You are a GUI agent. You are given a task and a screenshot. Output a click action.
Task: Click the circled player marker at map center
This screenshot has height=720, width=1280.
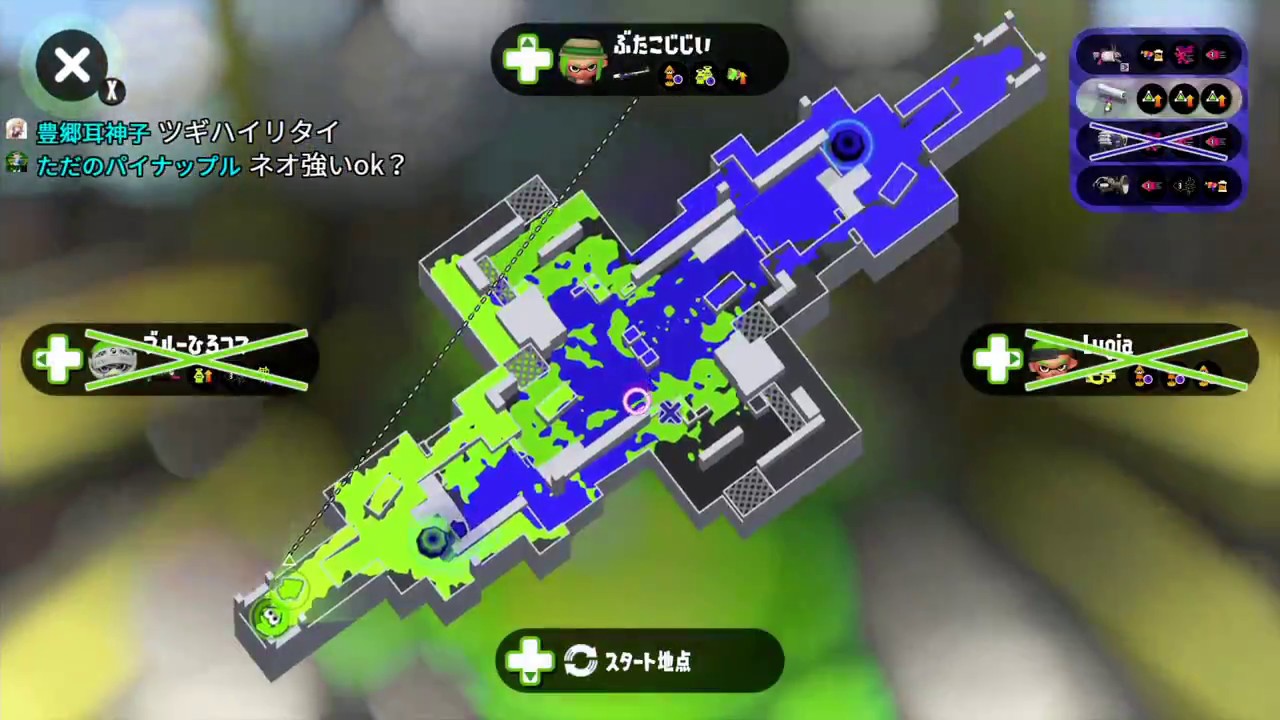click(x=637, y=401)
